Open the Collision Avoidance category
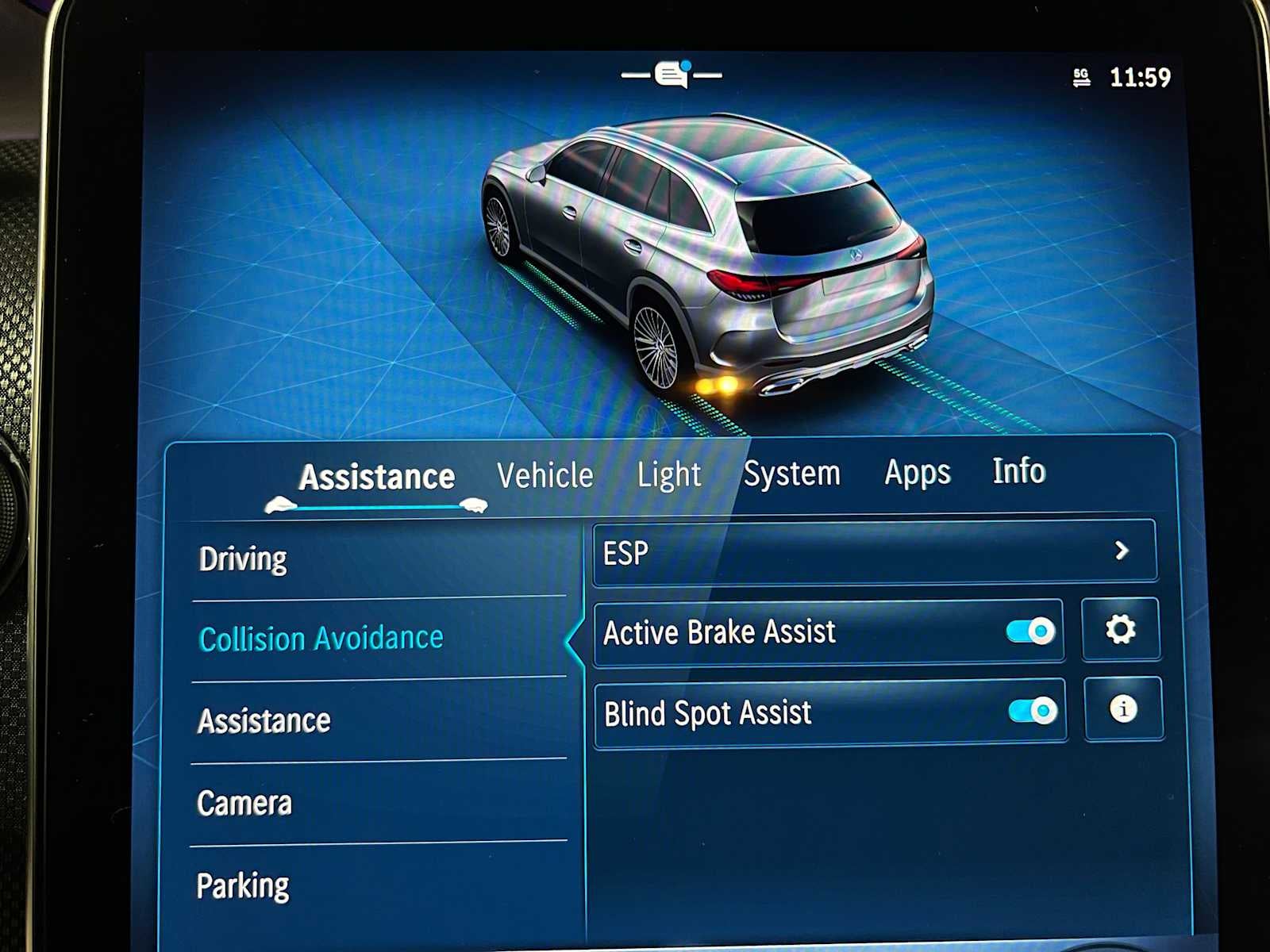Screen dimensions: 1270x952 click(321, 637)
